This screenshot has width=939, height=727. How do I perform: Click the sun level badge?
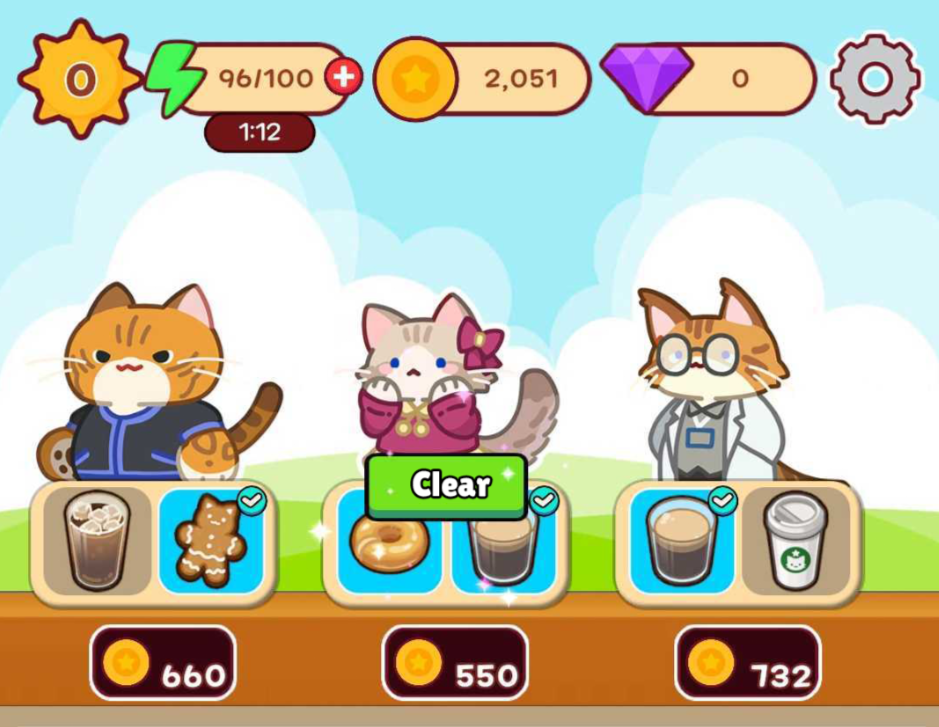click(x=80, y=79)
